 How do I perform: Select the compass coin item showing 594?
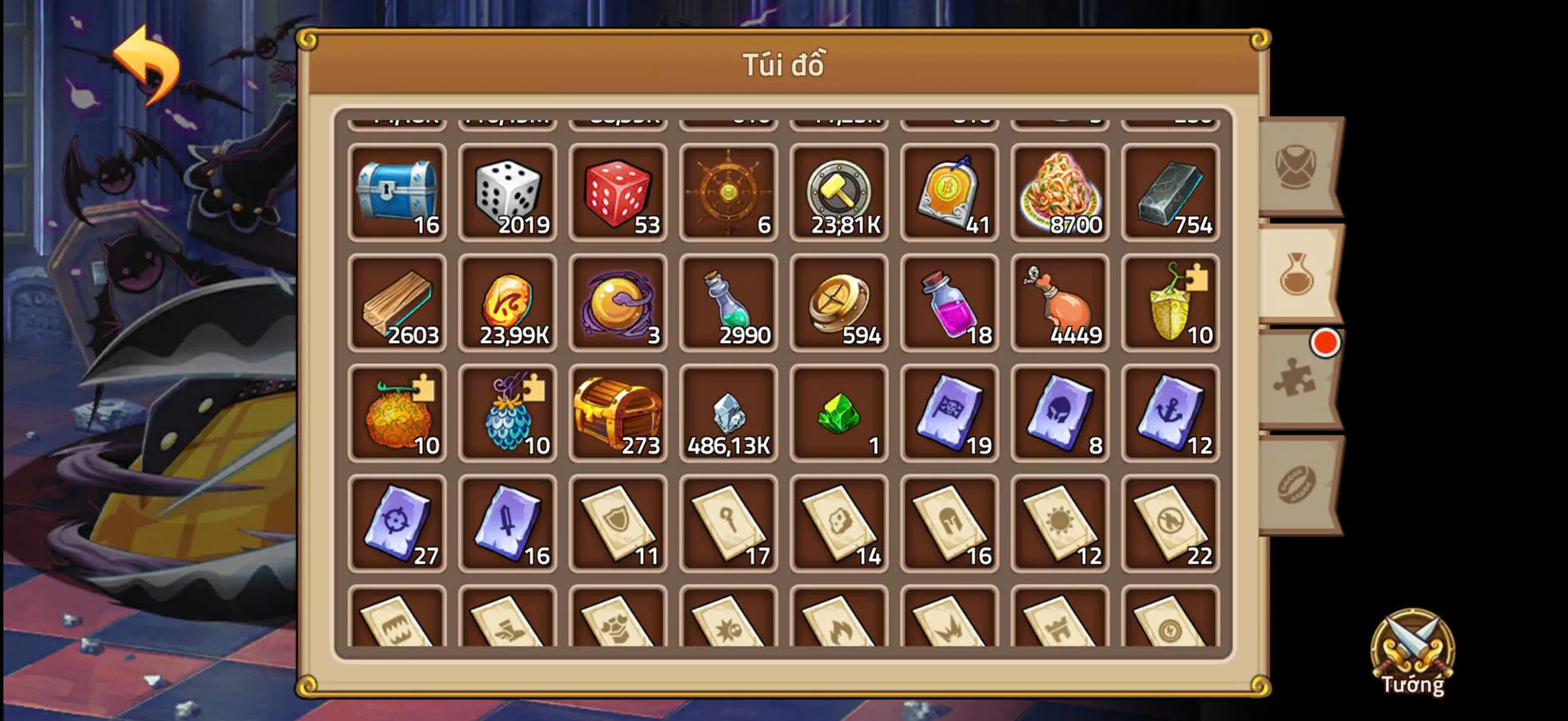coord(839,303)
